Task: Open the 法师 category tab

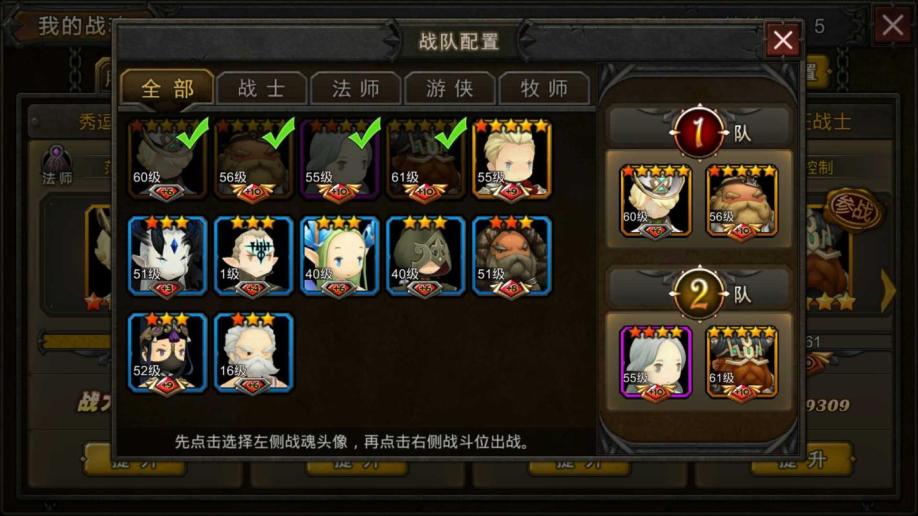Action: [356, 89]
